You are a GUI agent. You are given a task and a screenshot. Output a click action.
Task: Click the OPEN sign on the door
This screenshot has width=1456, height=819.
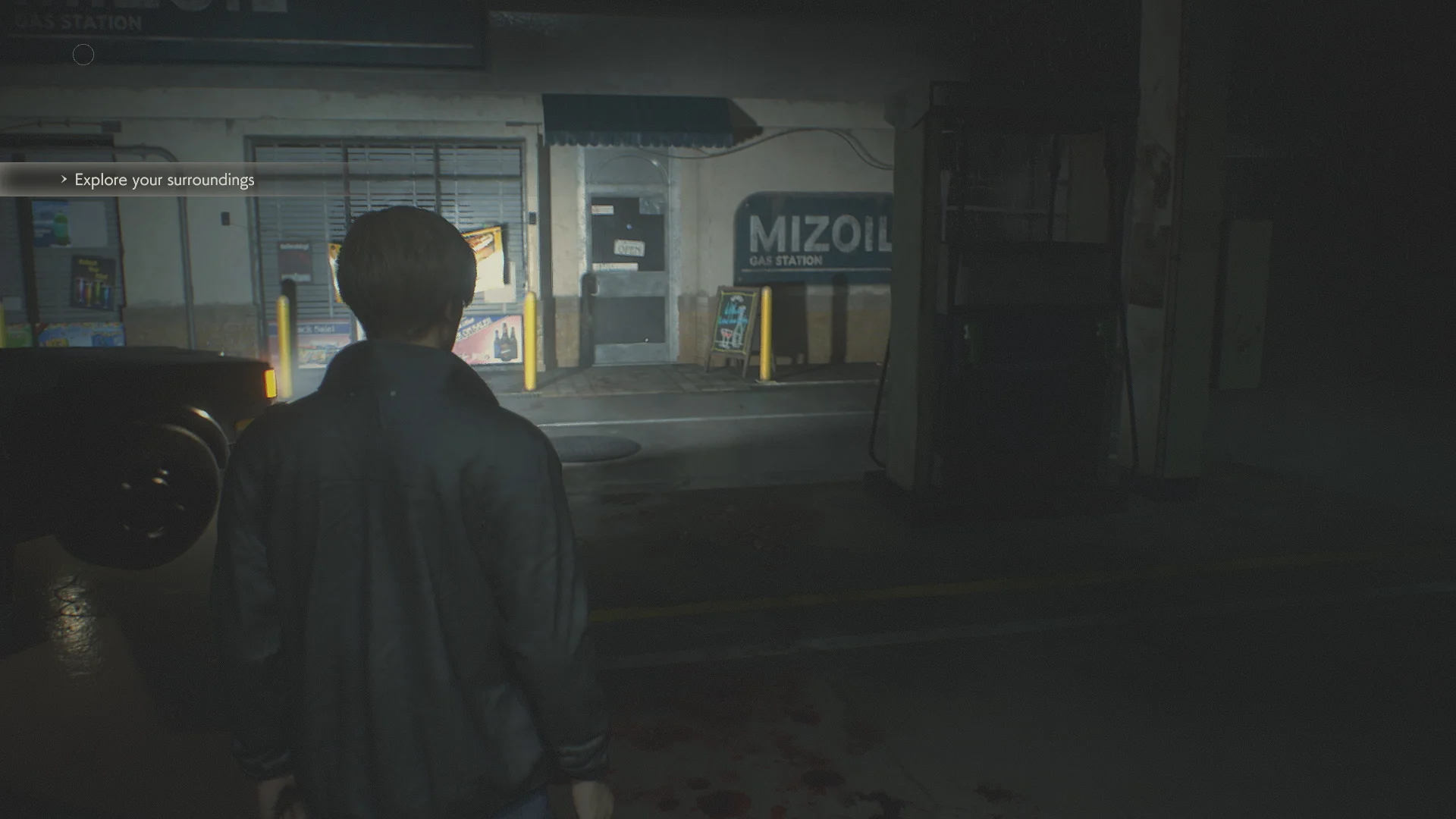click(x=629, y=247)
